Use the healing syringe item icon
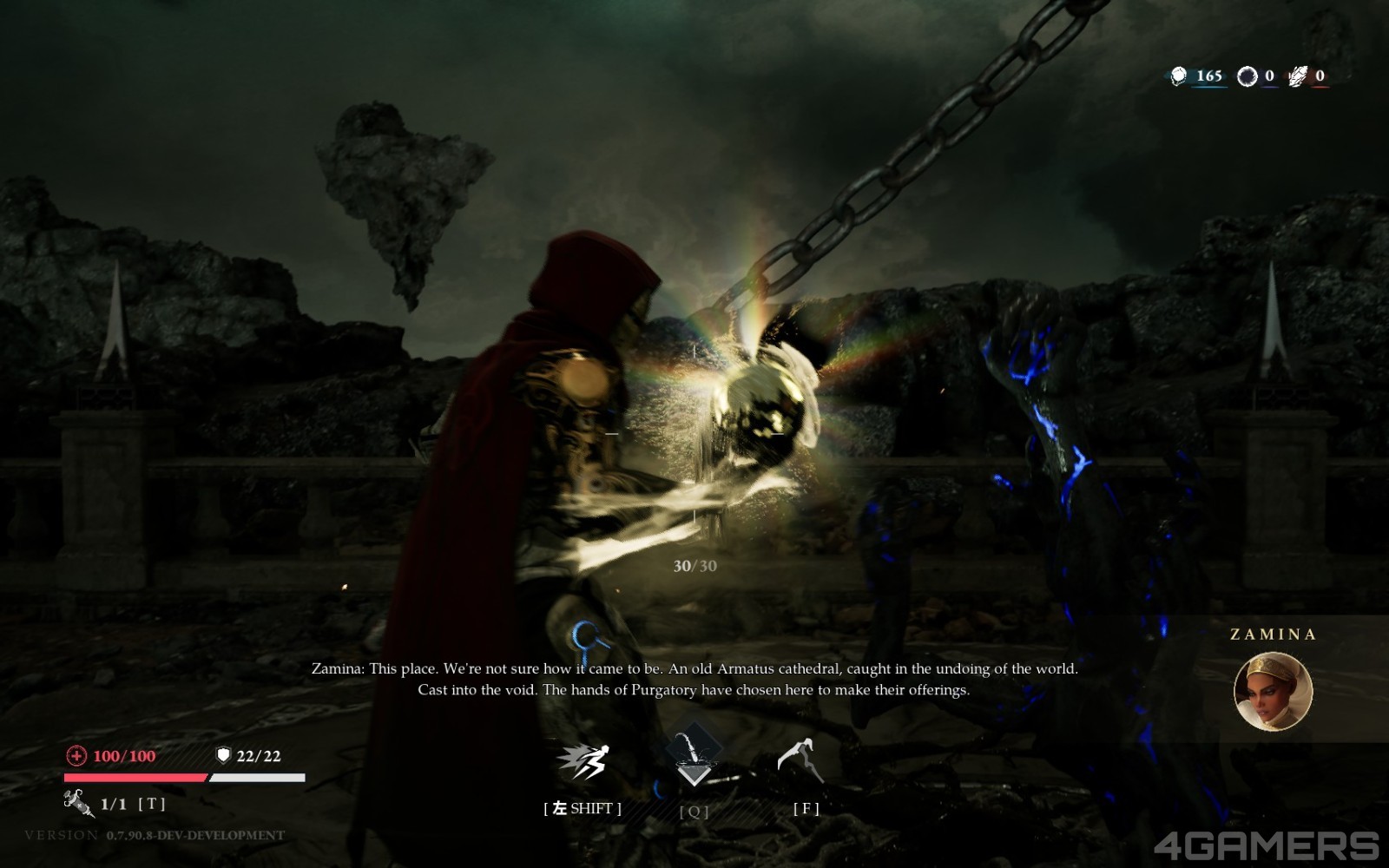Viewport: 1389px width, 868px height. coord(79,803)
